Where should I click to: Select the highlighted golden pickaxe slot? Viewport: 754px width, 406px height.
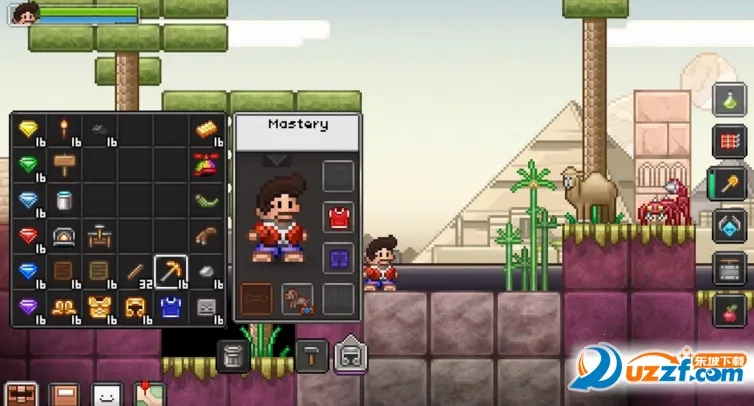point(171,270)
